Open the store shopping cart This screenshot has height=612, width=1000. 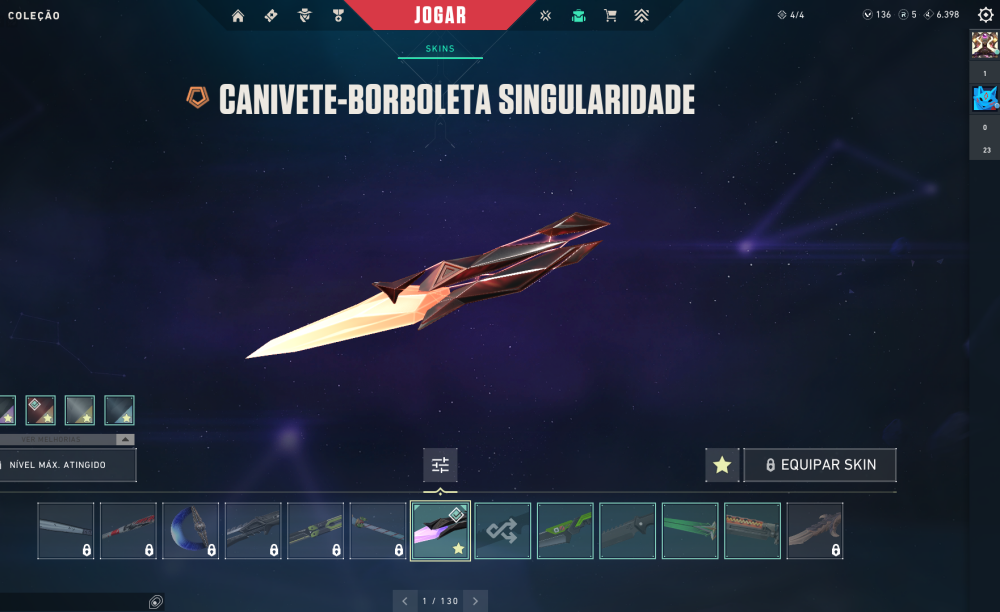point(610,15)
